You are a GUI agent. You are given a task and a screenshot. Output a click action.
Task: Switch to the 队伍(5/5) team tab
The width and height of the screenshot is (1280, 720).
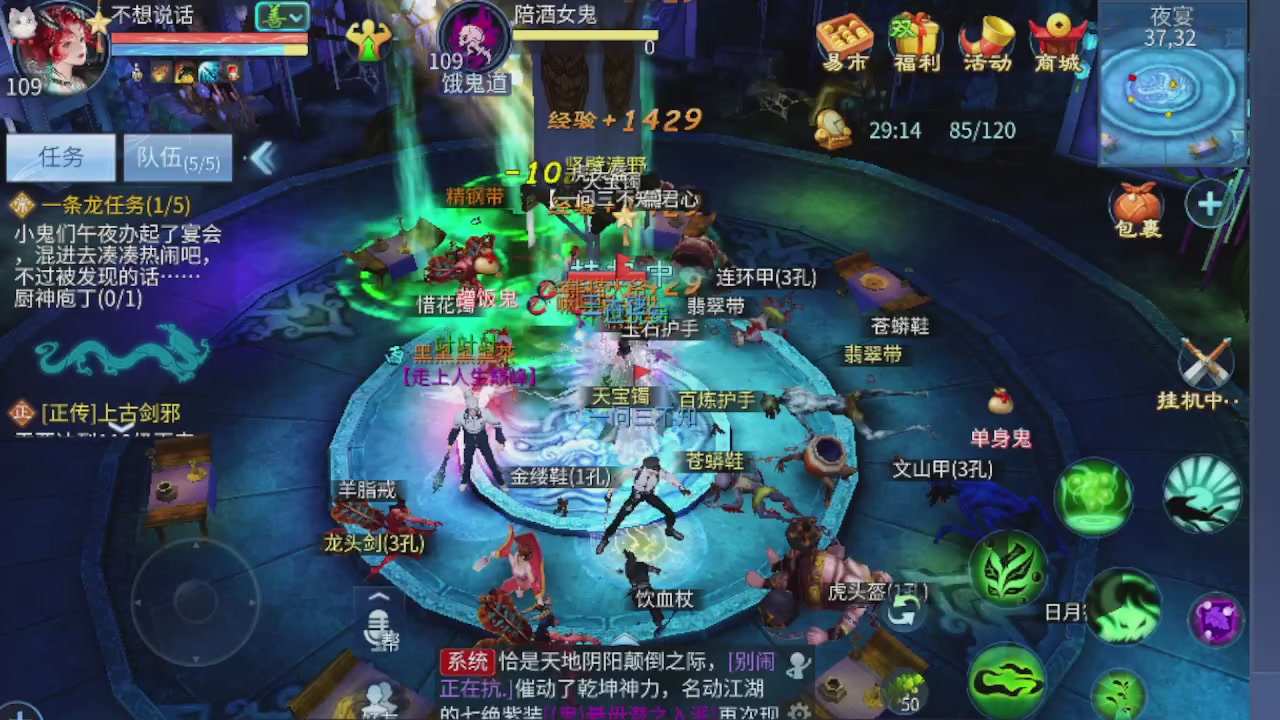177,157
